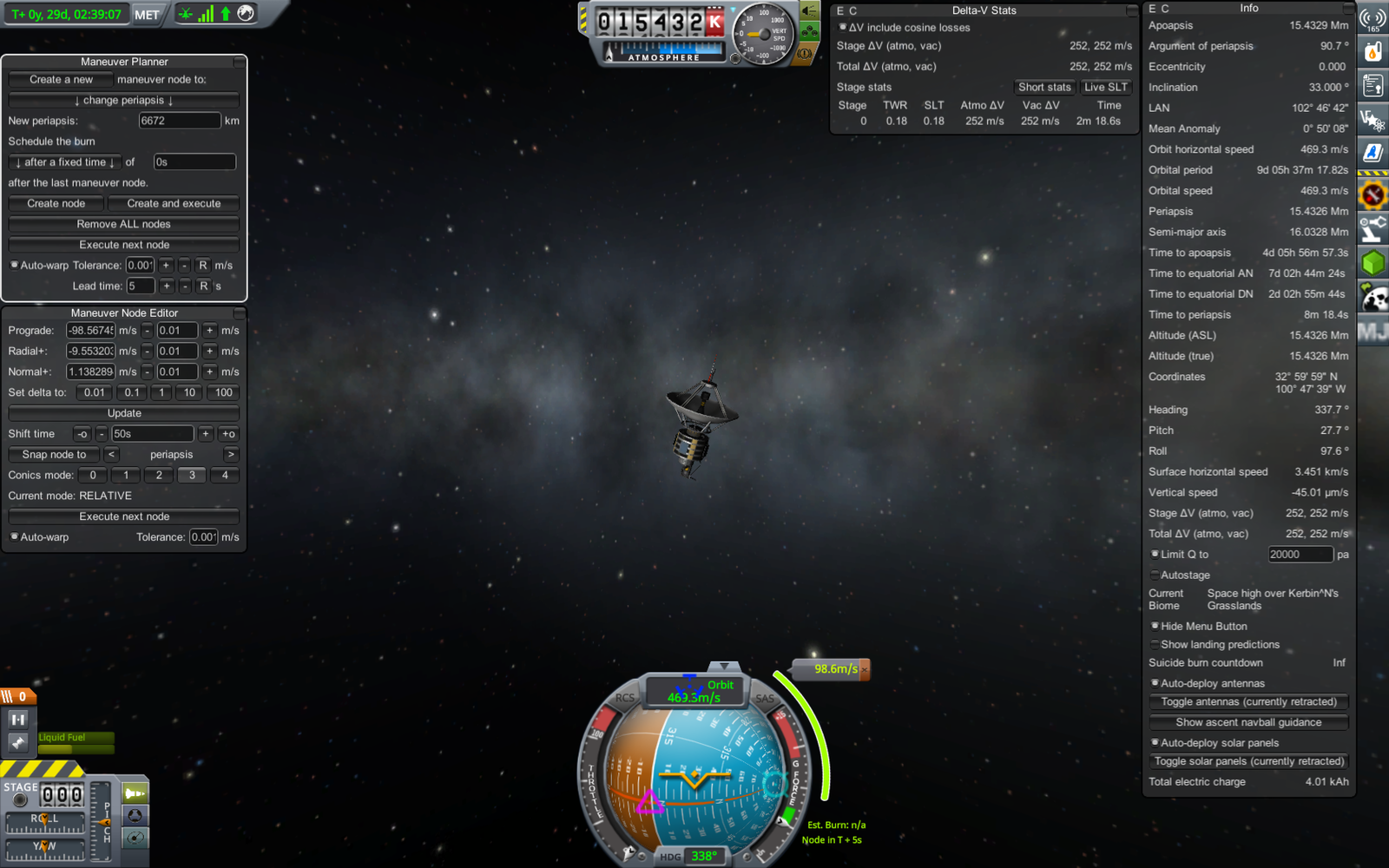Choose conics mode 4

pyautogui.click(x=225, y=476)
